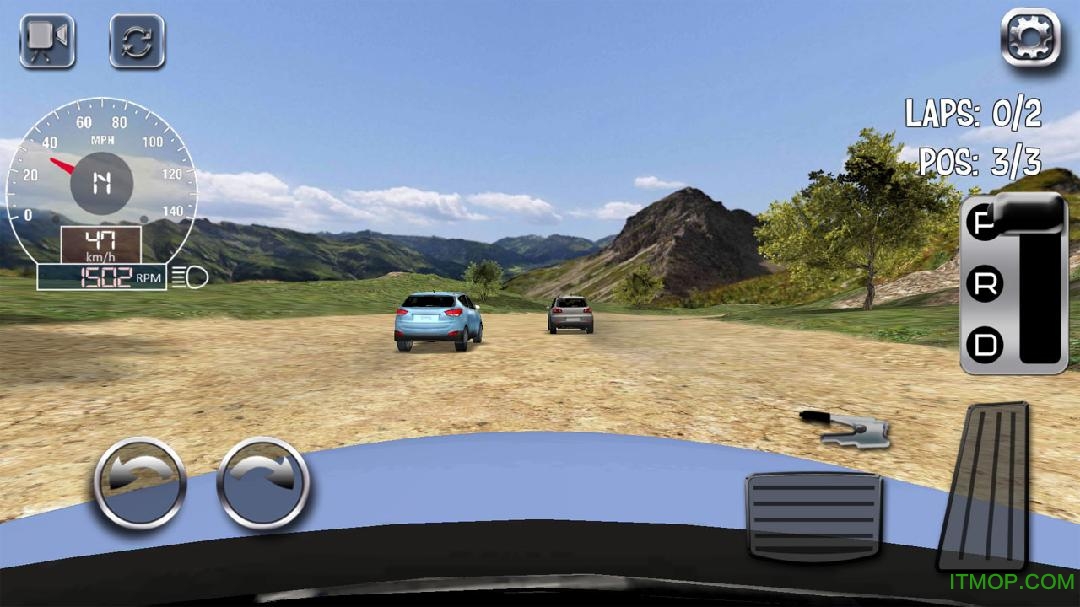
Task: Open the gear settings menu
Action: coord(1030,38)
